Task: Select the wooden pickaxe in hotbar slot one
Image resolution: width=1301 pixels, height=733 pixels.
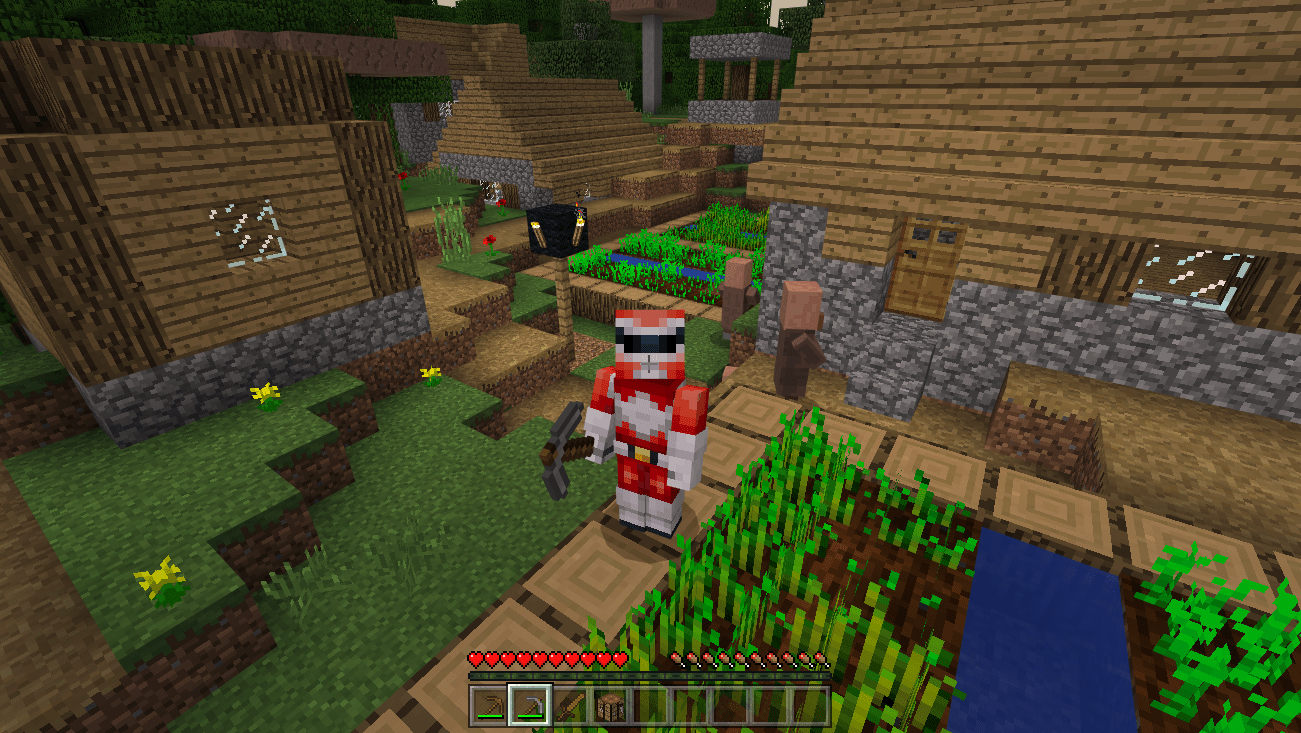Action: [488, 701]
